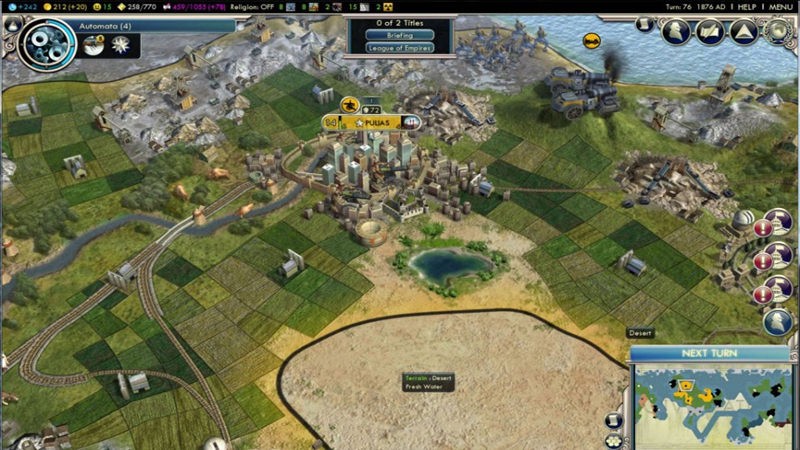Open the open-book icon at the top right
800x450 pixels.
(710, 32)
